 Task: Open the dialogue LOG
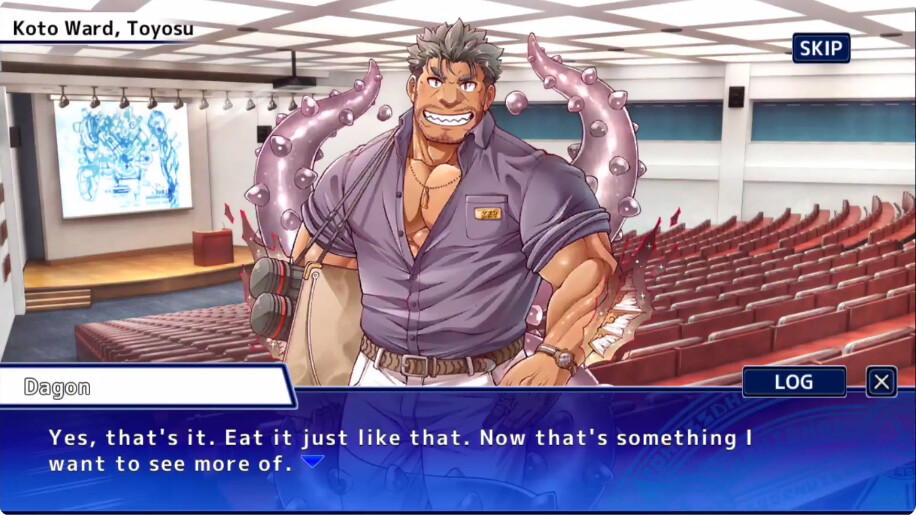click(x=794, y=381)
